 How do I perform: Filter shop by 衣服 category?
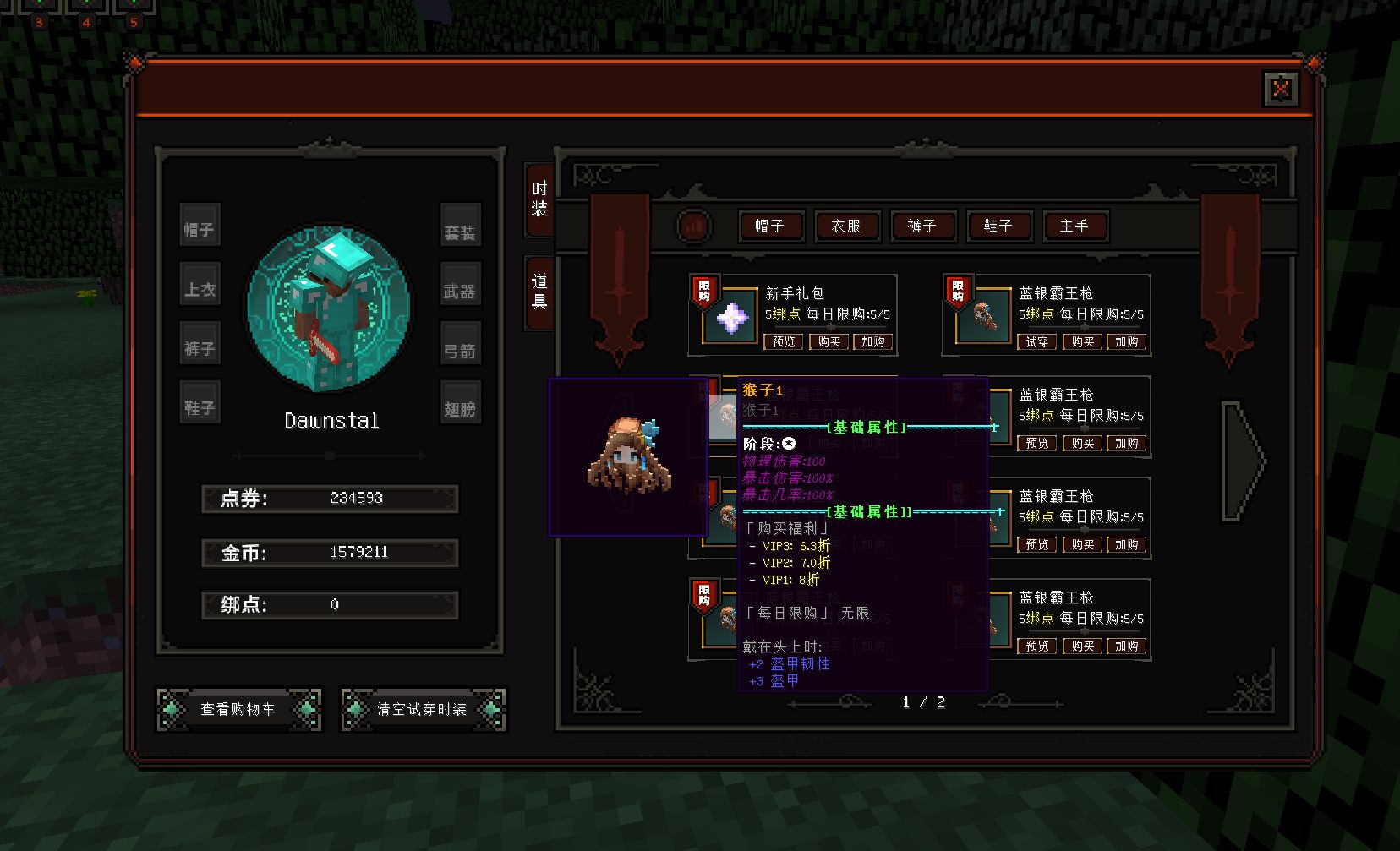[845, 226]
